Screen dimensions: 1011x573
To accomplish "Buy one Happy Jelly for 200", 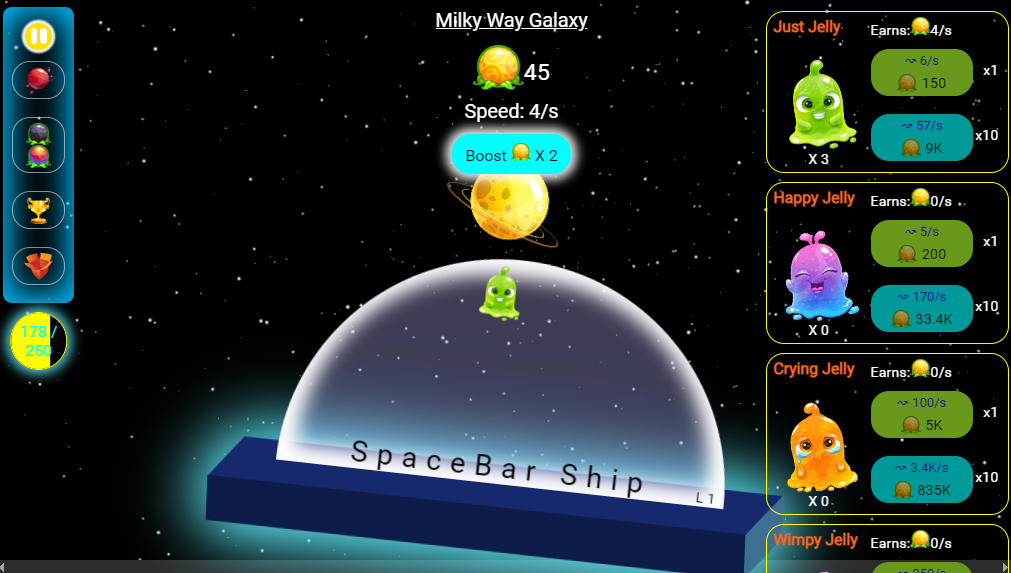I will point(921,243).
